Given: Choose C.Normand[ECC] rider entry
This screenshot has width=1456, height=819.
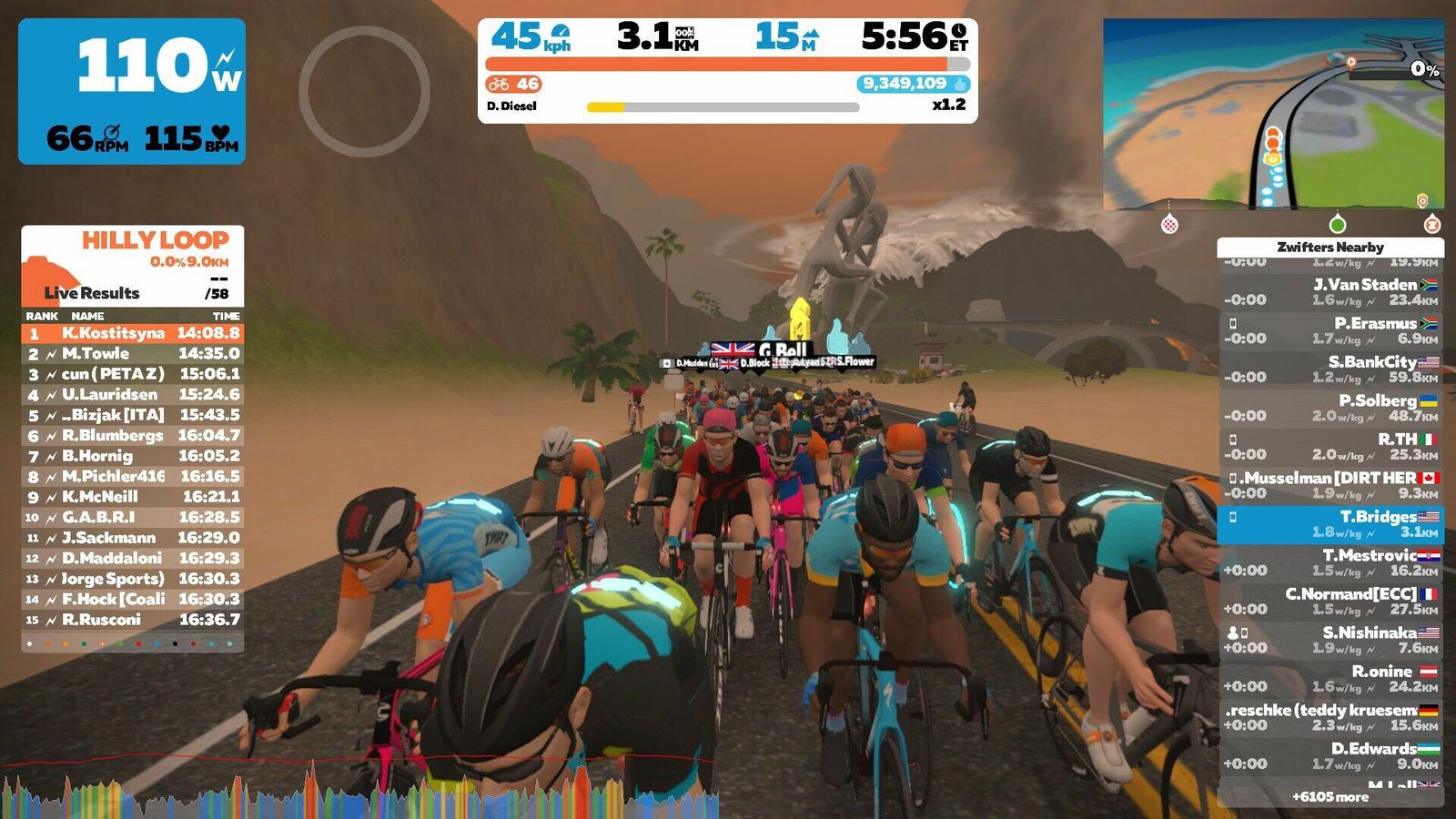Looking at the screenshot, I should click(x=1330, y=602).
